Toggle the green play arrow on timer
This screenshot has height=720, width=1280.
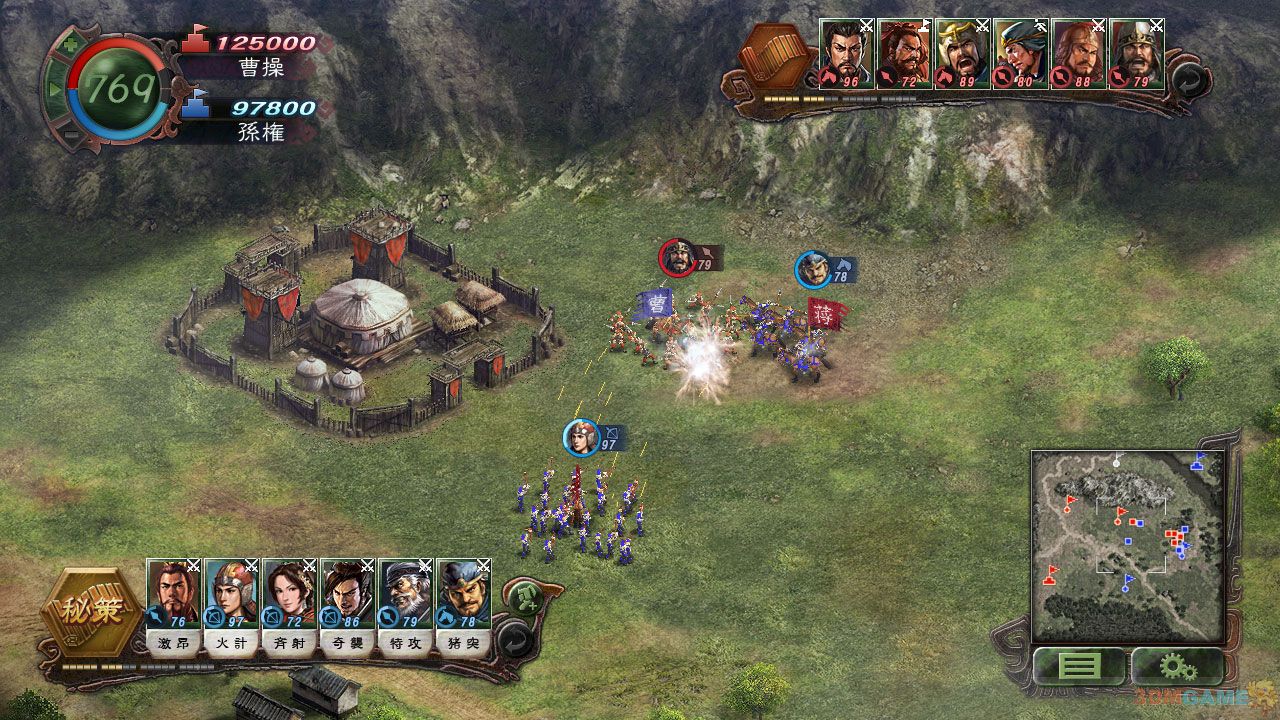pyautogui.click(x=55, y=89)
